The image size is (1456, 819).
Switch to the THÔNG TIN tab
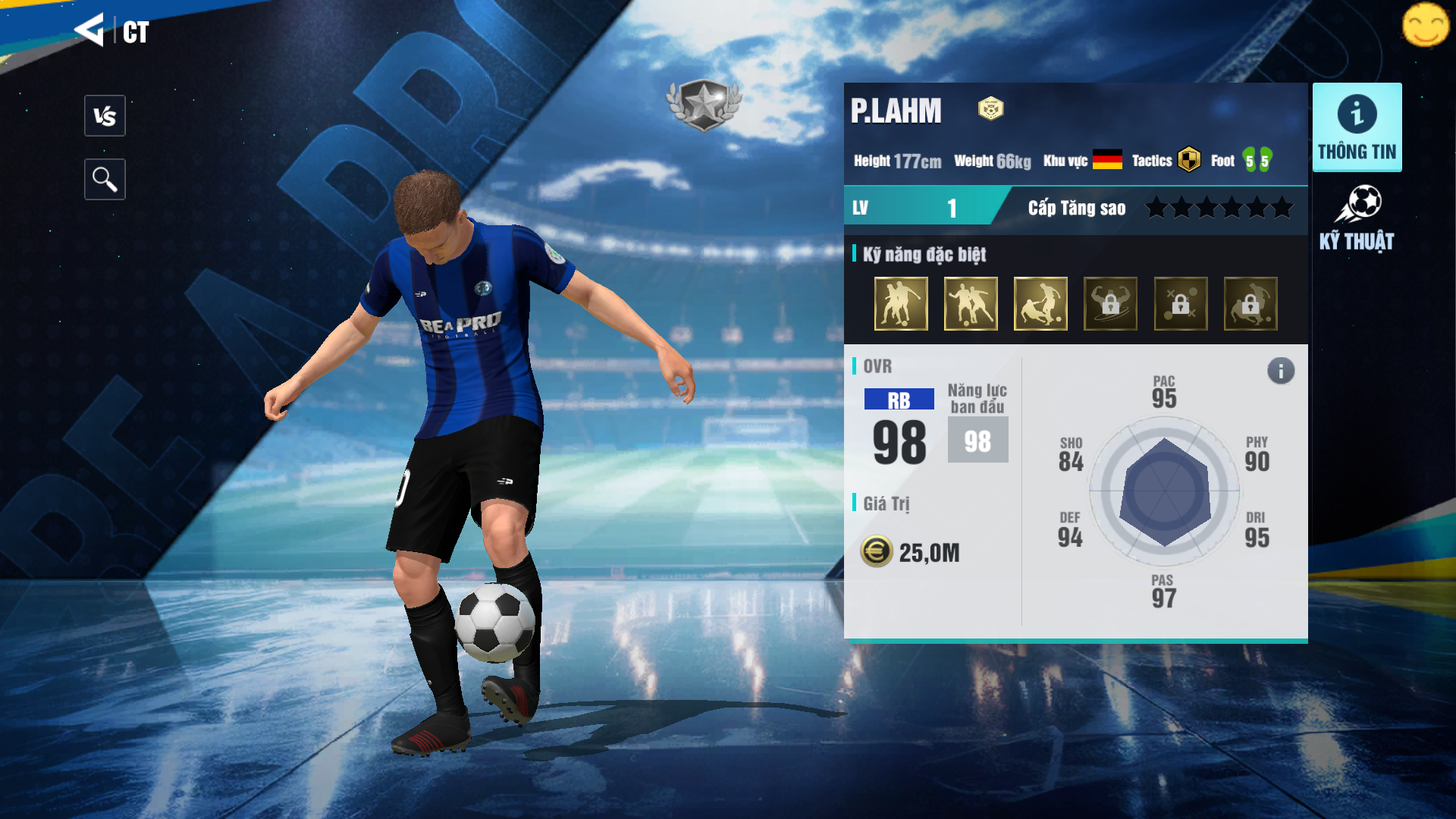point(1357,127)
